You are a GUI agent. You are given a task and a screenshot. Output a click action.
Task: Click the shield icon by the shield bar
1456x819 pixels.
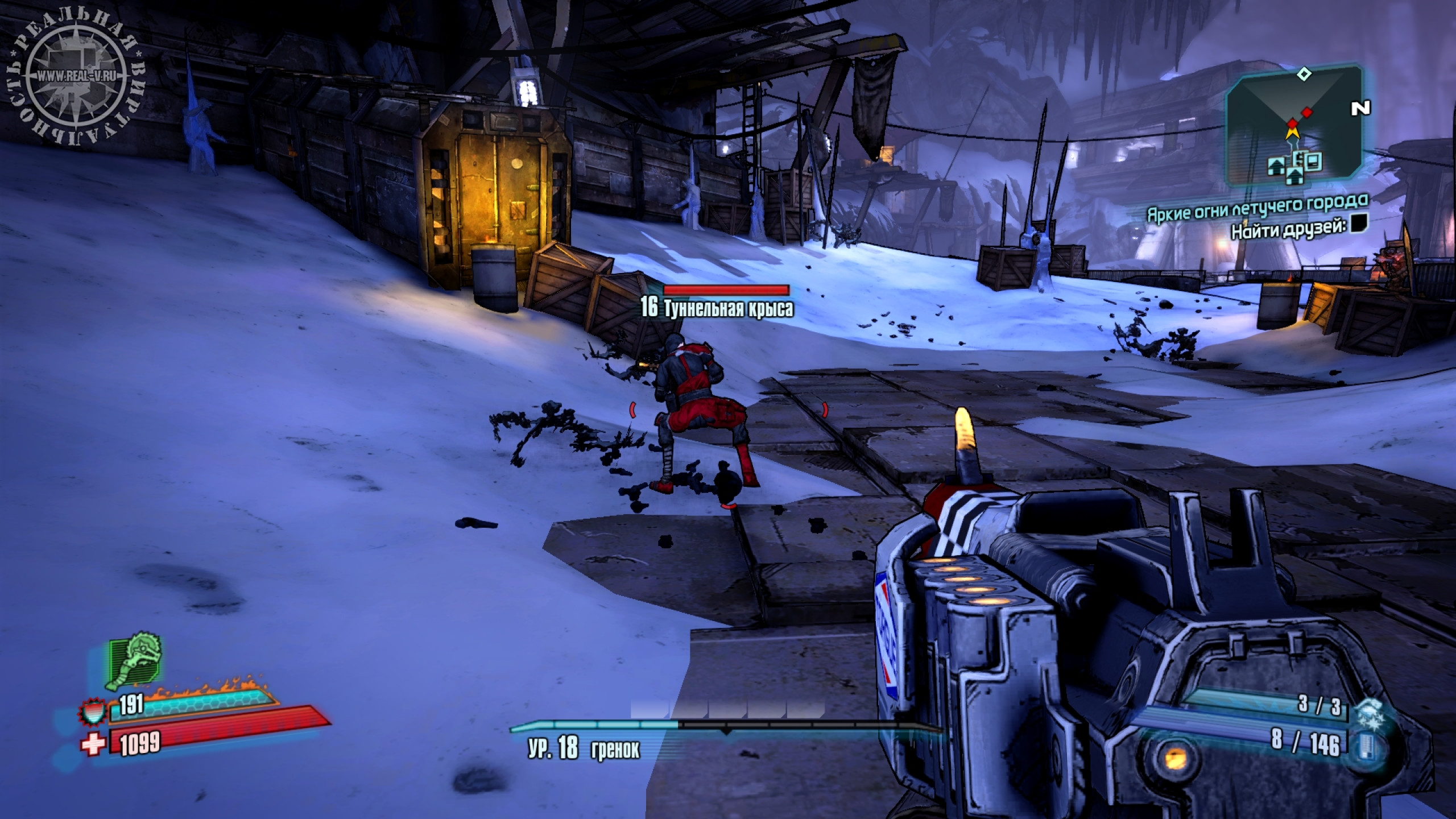click(x=94, y=713)
